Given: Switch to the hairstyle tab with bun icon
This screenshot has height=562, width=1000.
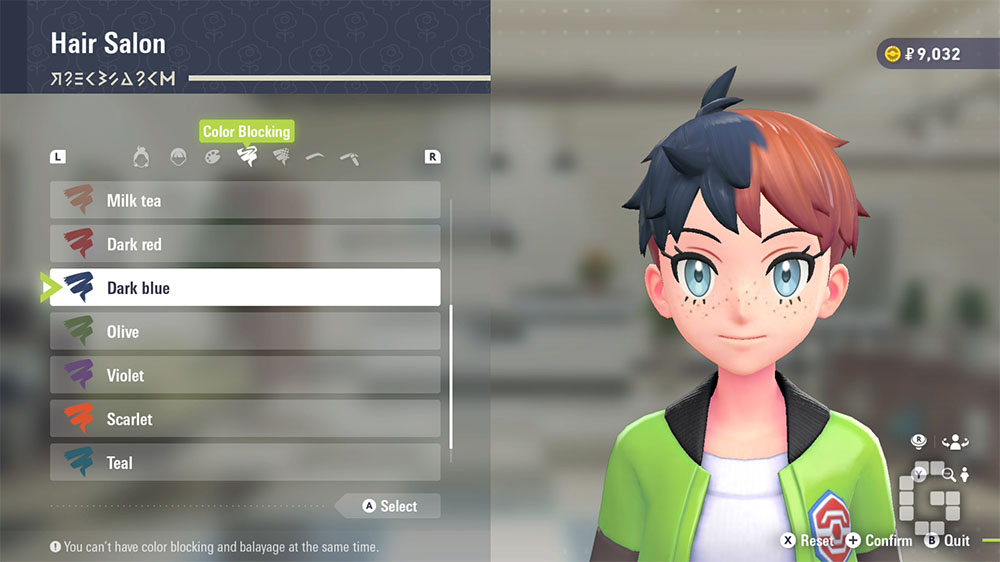Looking at the screenshot, I should (x=142, y=157).
